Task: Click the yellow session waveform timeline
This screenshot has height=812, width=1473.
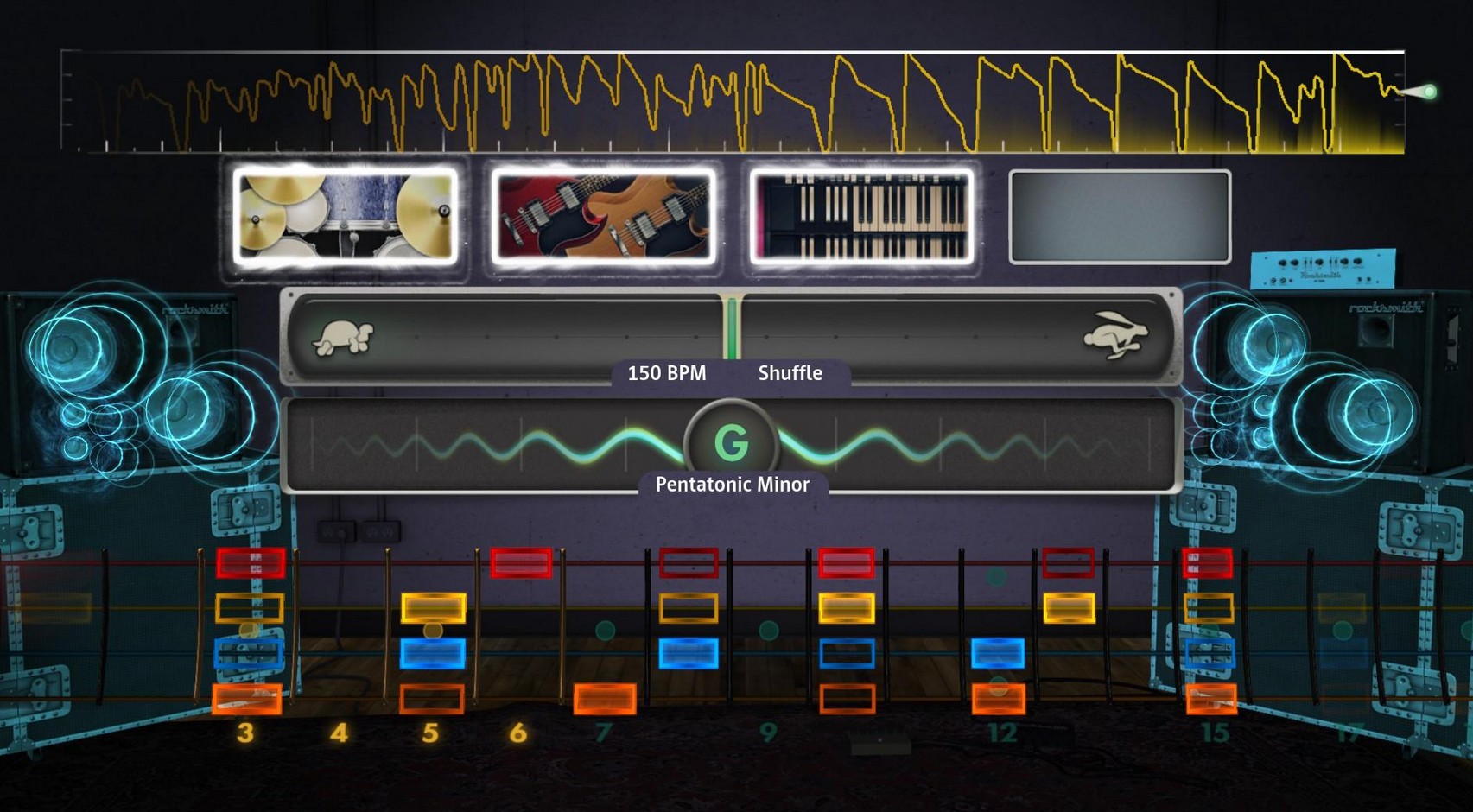Action: pos(733,102)
